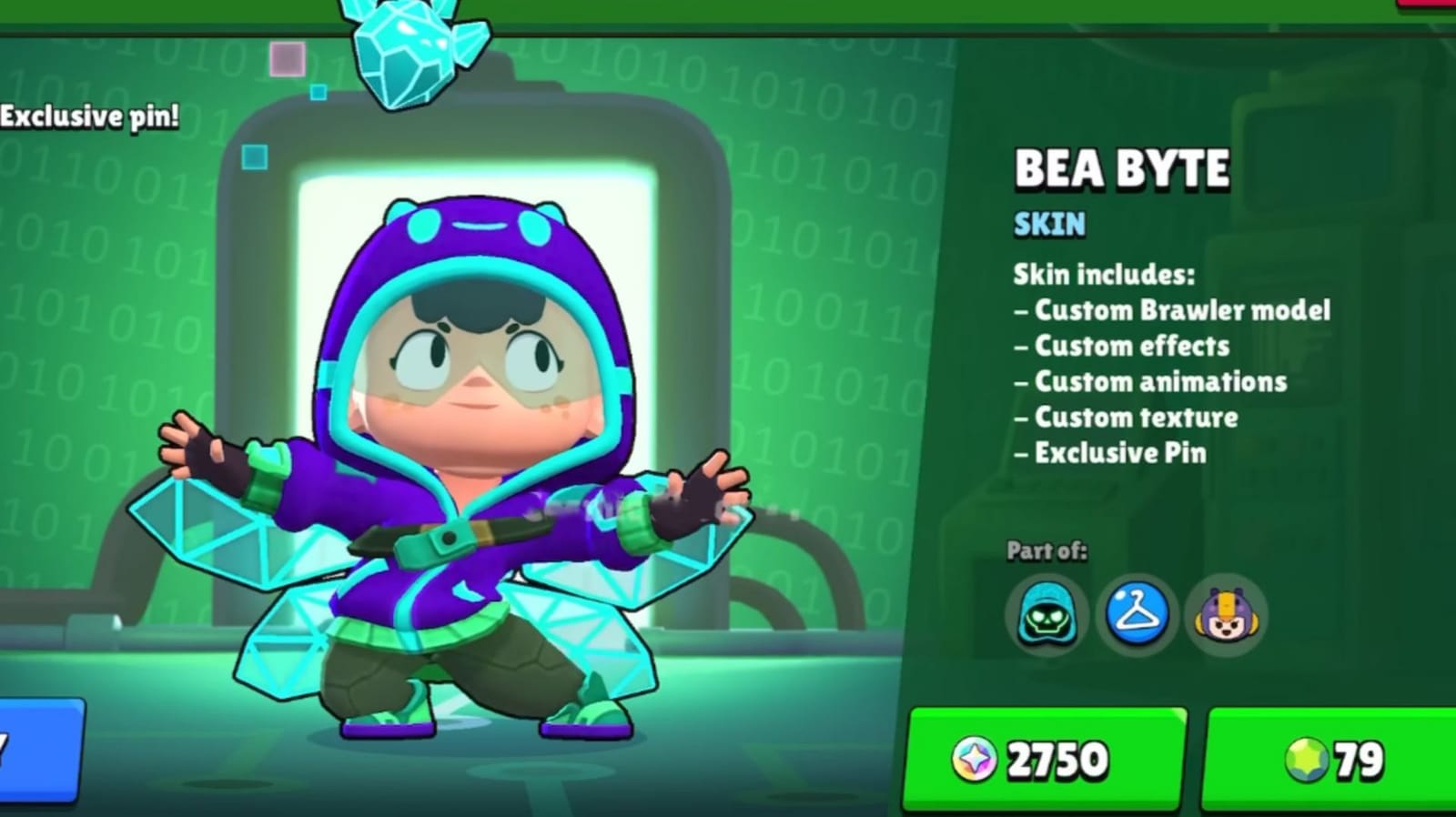
Task: Click the Custom animations list entry
Action: click(1151, 382)
